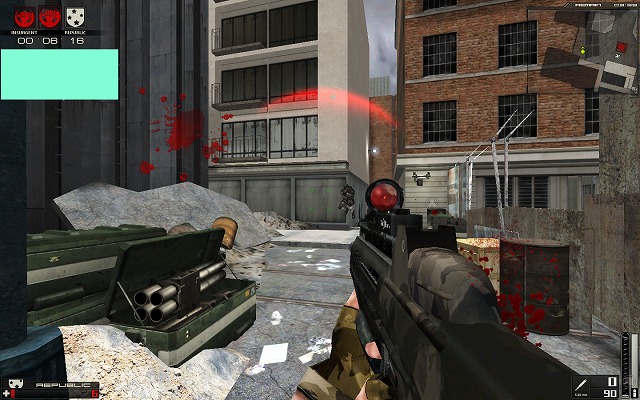Click the cyan panel under the score
The height and width of the screenshot is (400, 640).
click(x=59, y=74)
